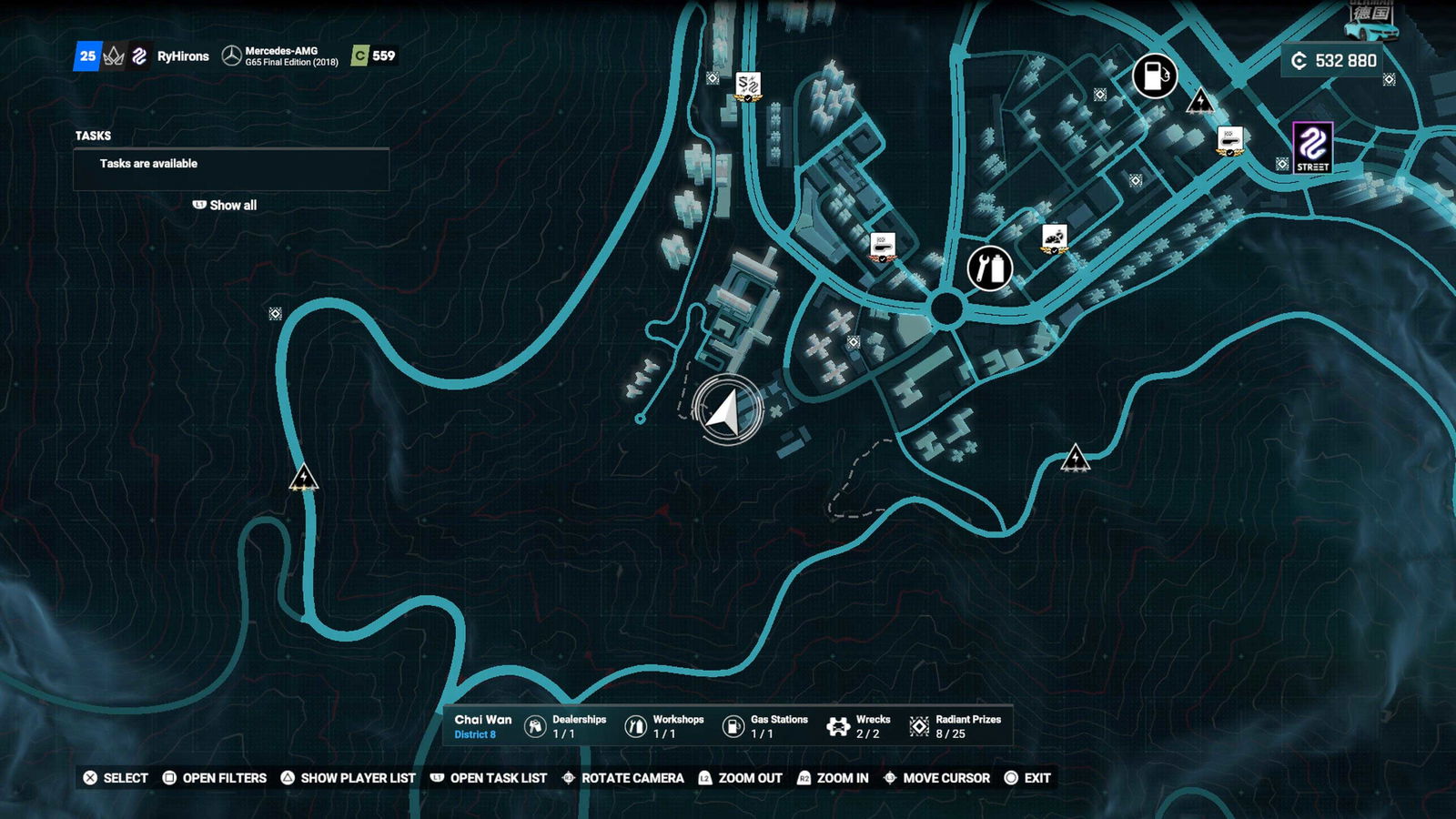1456x819 pixels.
Task: Select the Gas Stations legend entry
Action: point(765,726)
